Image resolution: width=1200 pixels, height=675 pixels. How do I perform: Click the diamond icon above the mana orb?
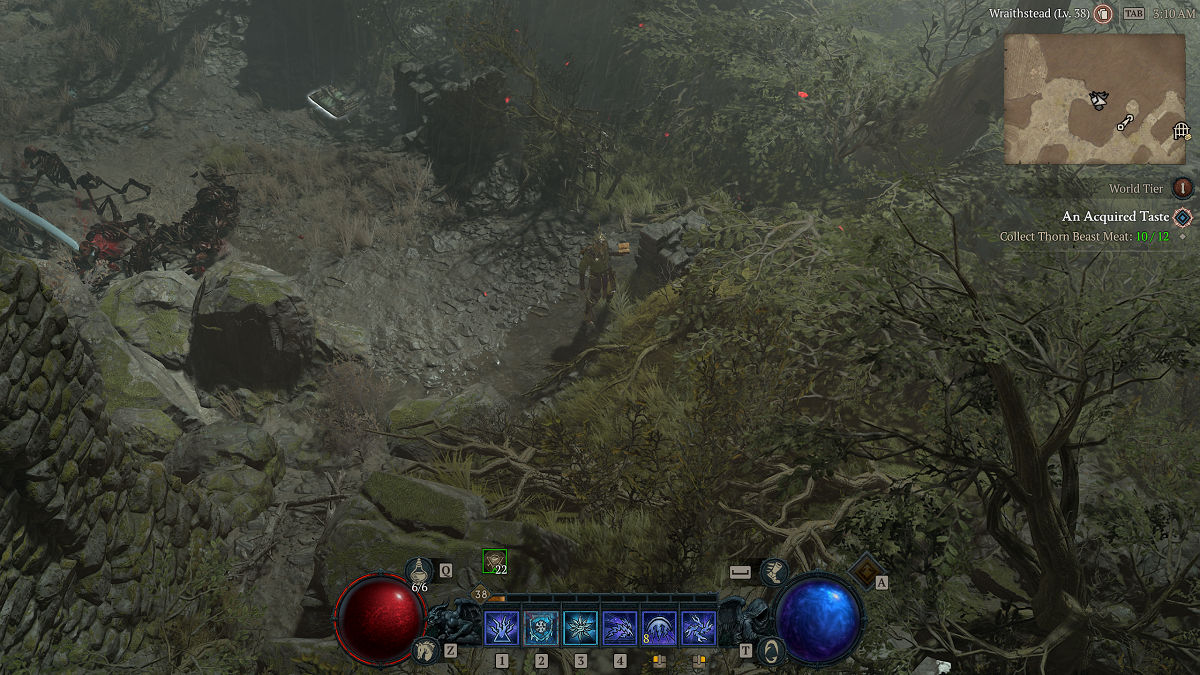coord(864,571)
